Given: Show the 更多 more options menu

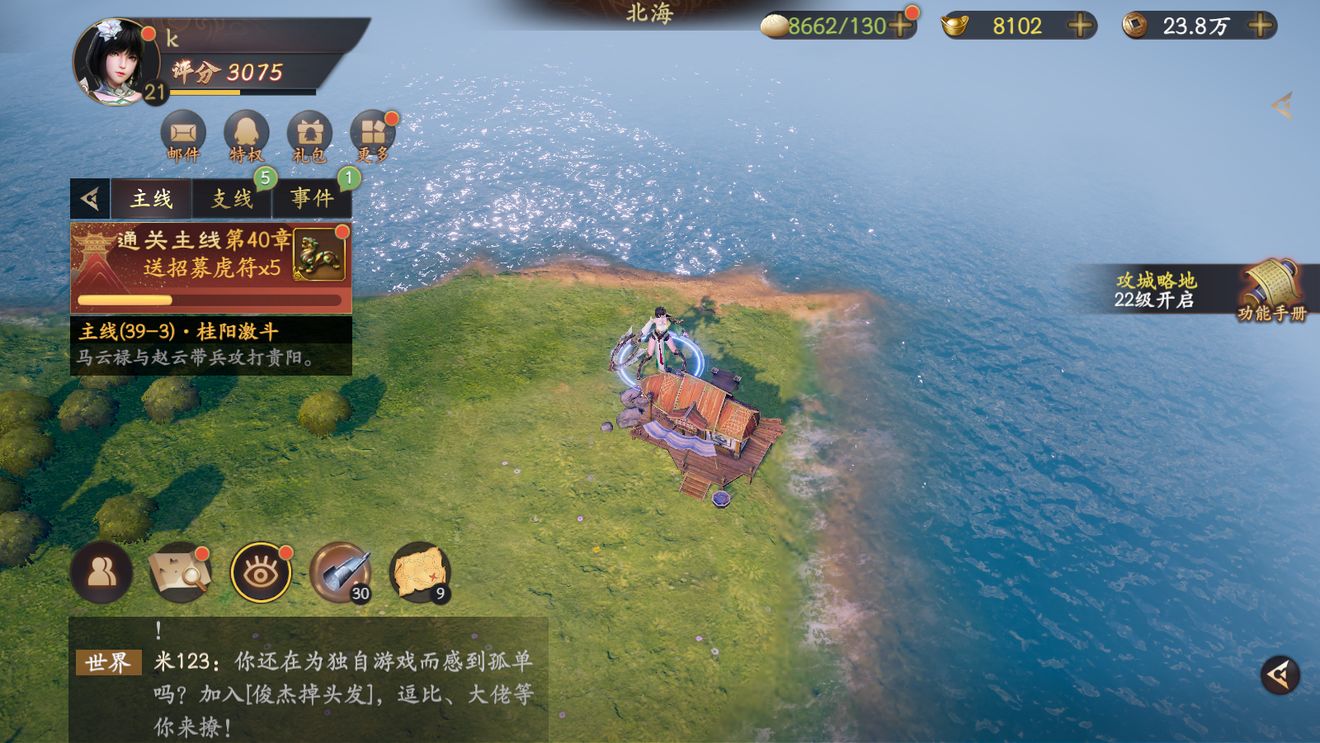Looking at the screenshot, I should click(372, 133).
